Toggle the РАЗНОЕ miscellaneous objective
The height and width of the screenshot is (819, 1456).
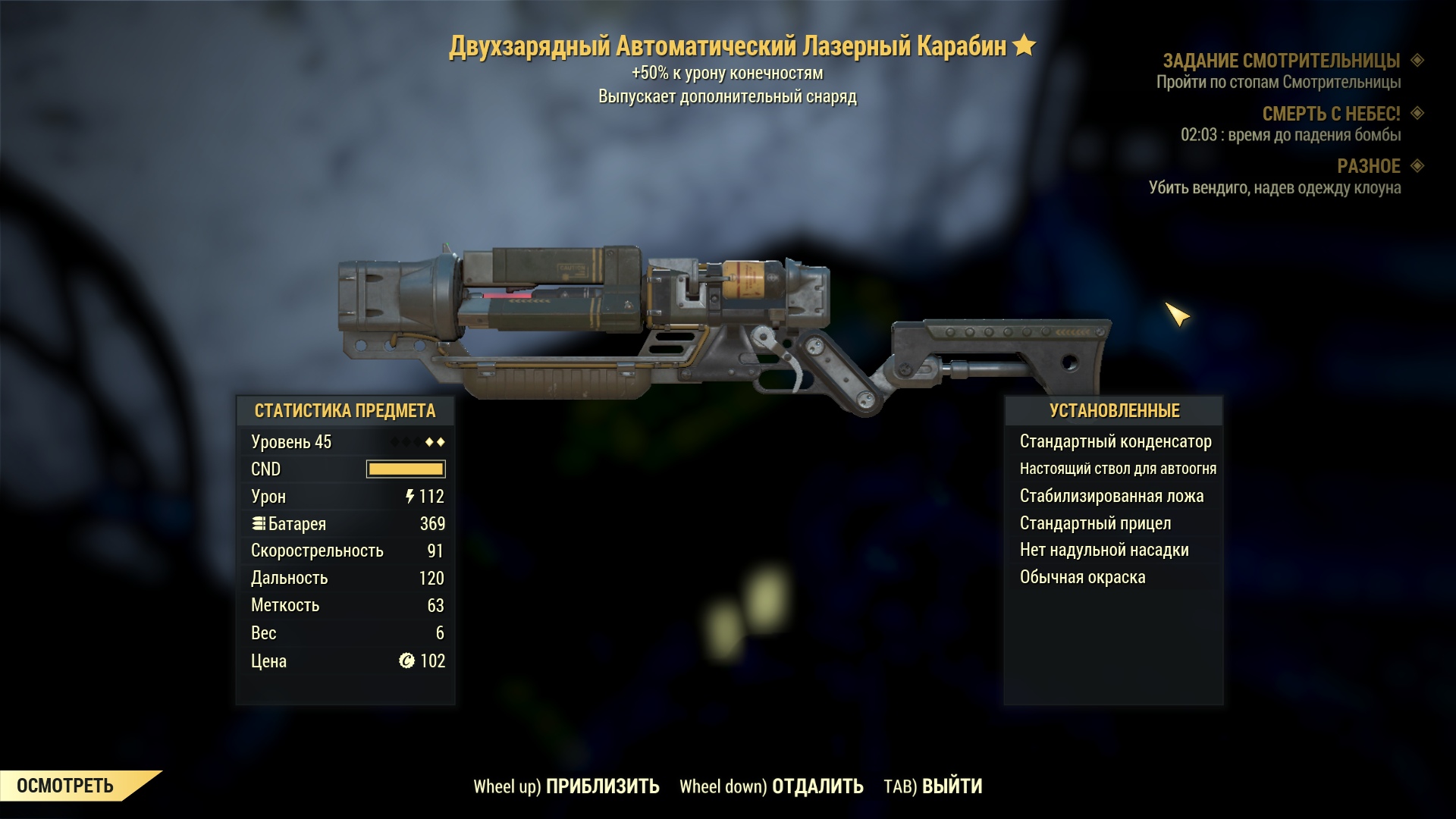coord(1376,167)
